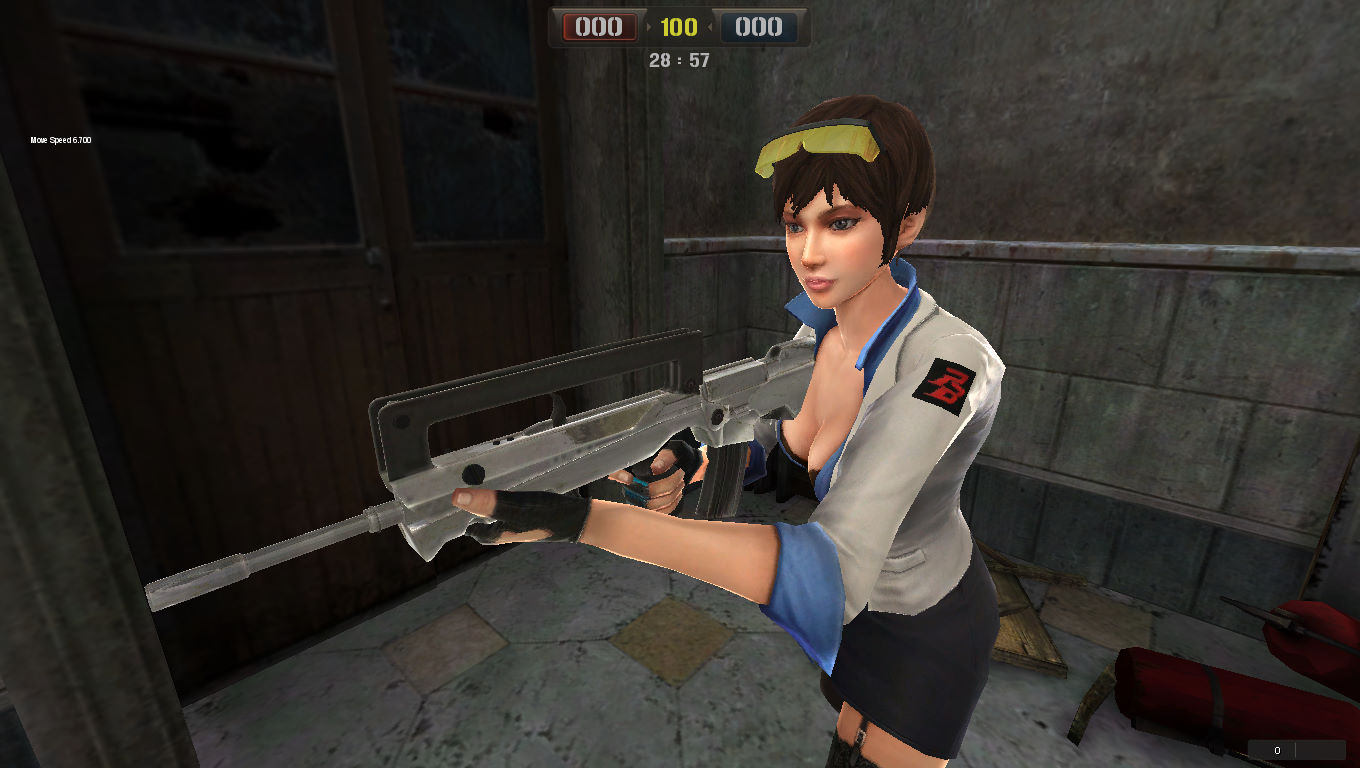The height and width of the screenshot is (768, 1360).
Task: Select the blue team score counter
Action: pyautogui.click(x=759, y=27)
